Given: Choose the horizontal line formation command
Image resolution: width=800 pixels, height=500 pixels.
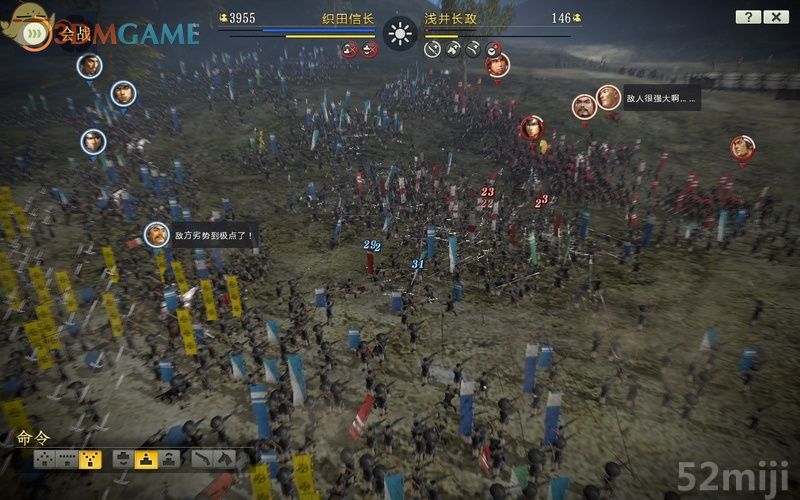Looking at the screenshot, I should 68,459.
